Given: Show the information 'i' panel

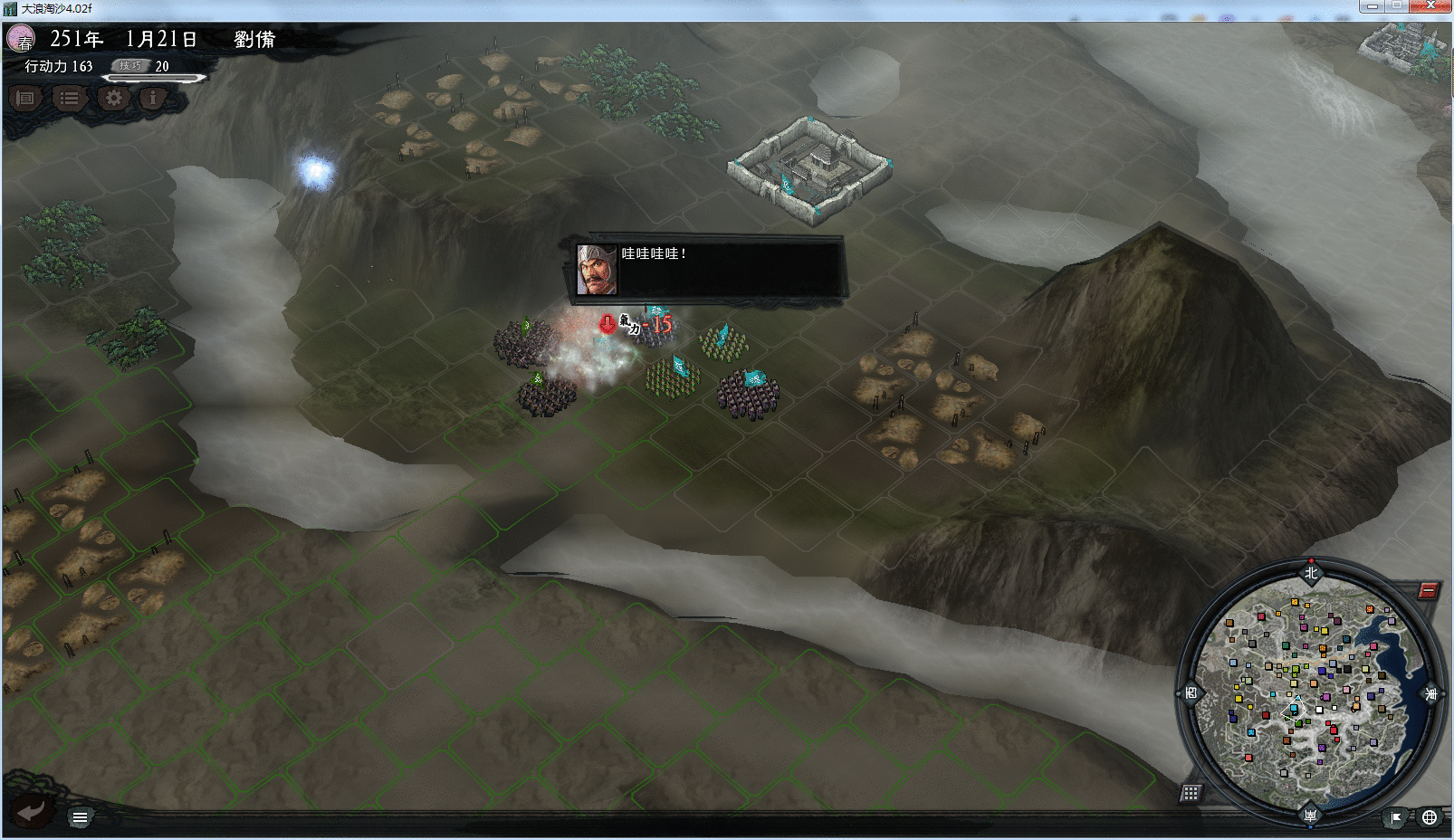Looking at the screenshot, I should [x=153, y=98].
